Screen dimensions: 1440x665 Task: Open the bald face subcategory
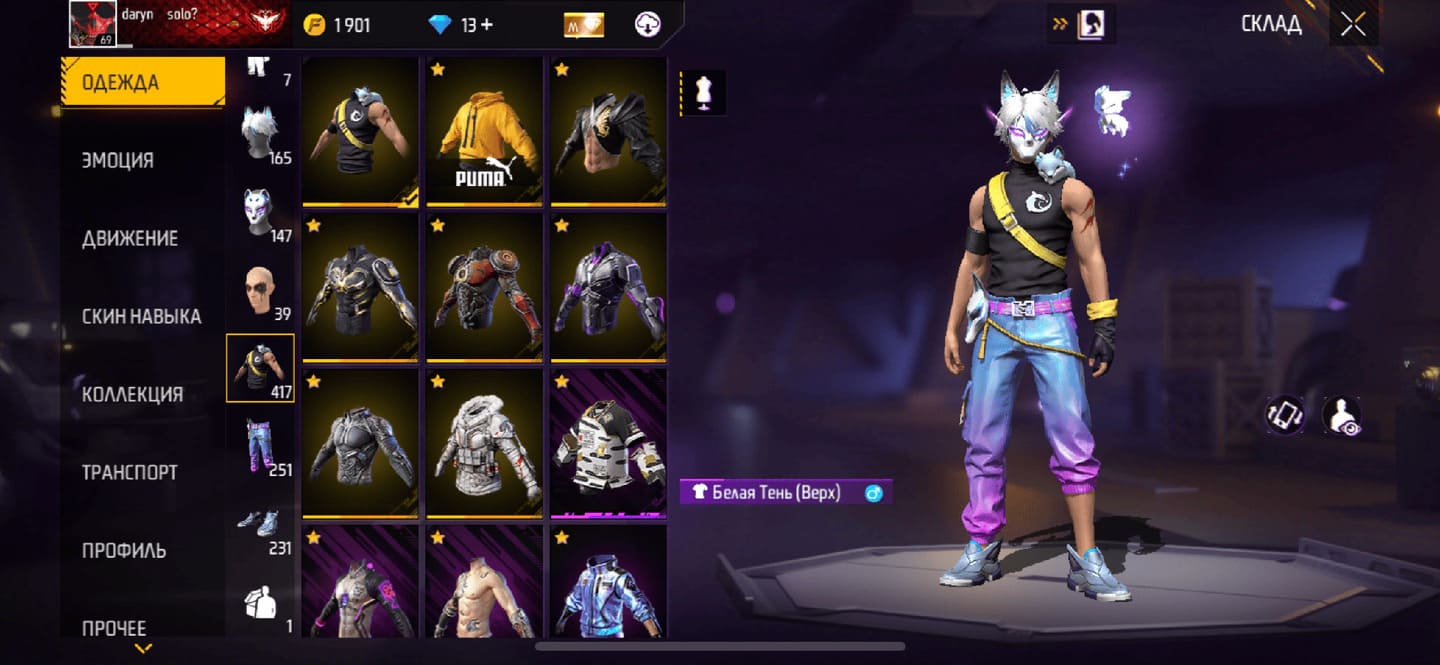pos(260,291)
